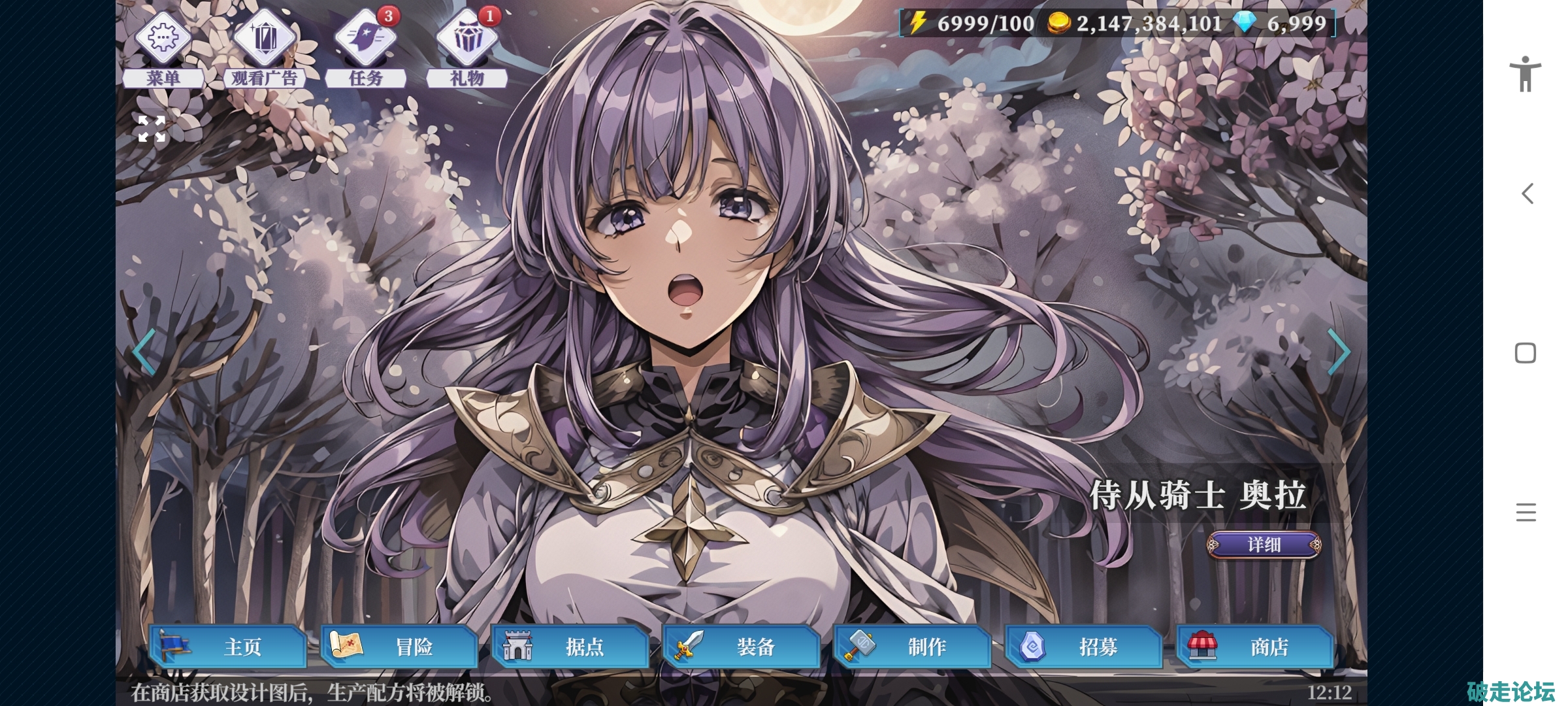Open the accessibility figure icon

click(1526, 74)
